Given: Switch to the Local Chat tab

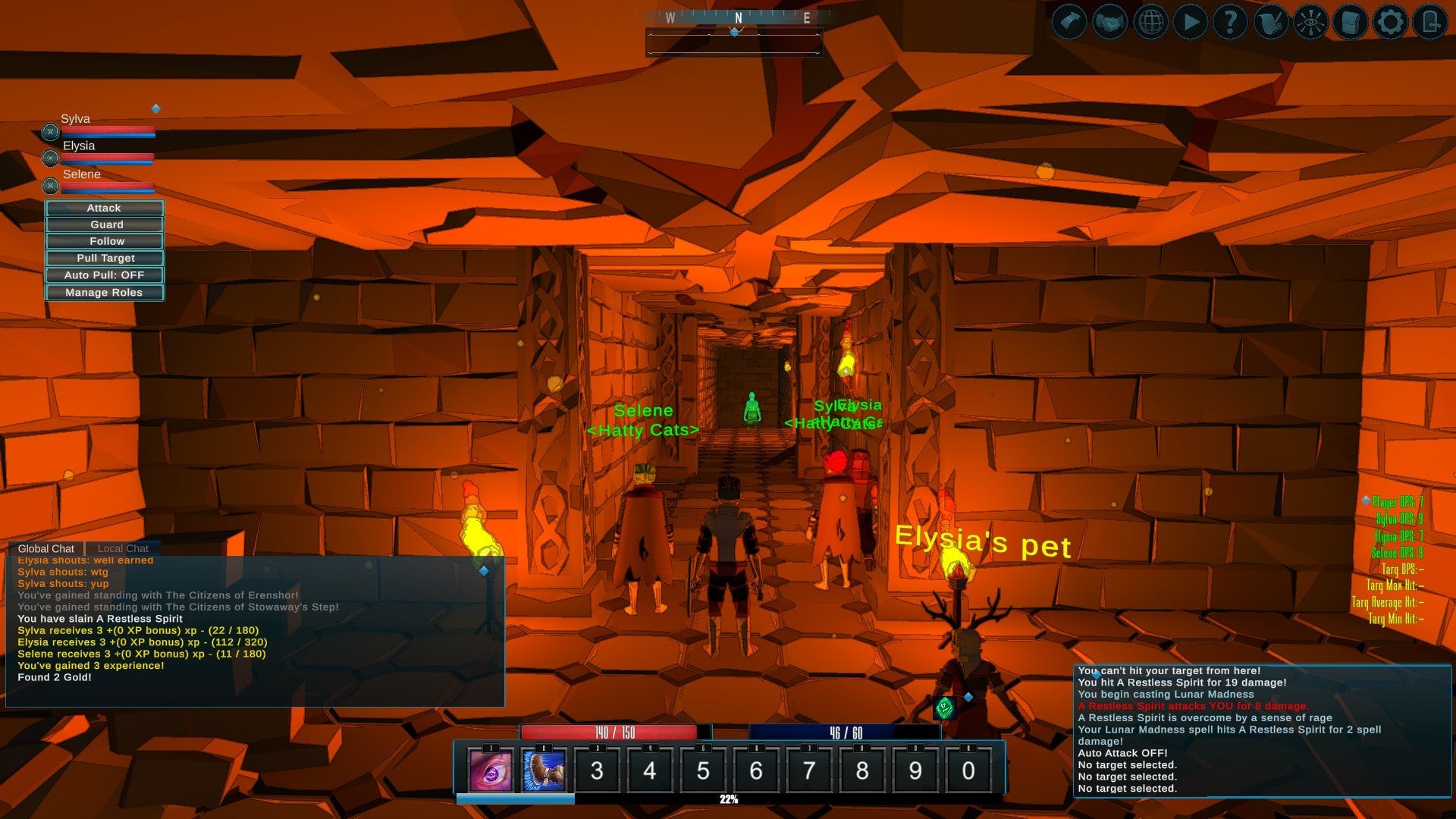Looking at the screenshot, I should click(123, 548).
